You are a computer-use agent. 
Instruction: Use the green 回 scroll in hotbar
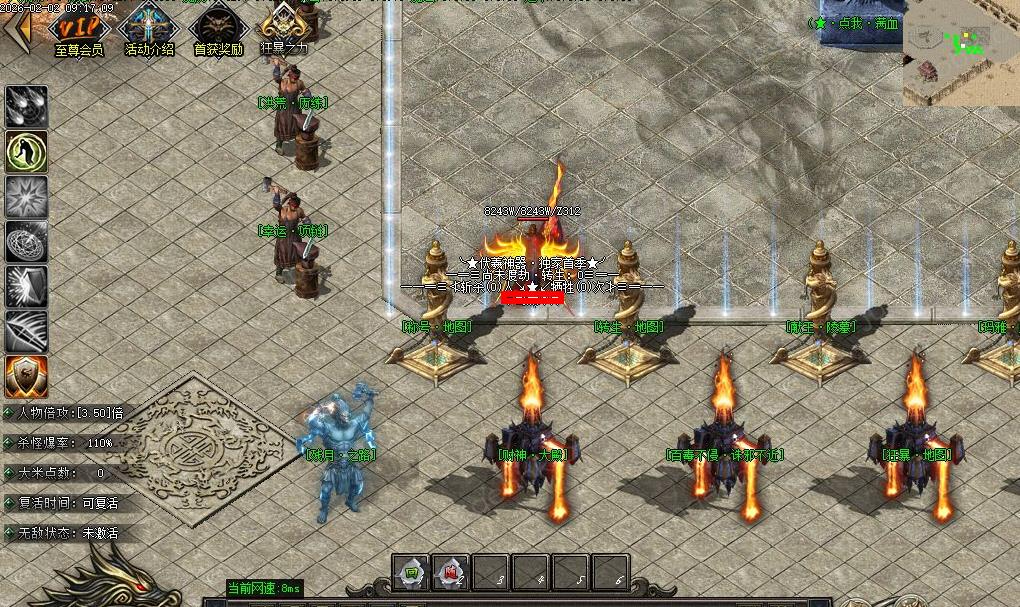click(410, 573)
